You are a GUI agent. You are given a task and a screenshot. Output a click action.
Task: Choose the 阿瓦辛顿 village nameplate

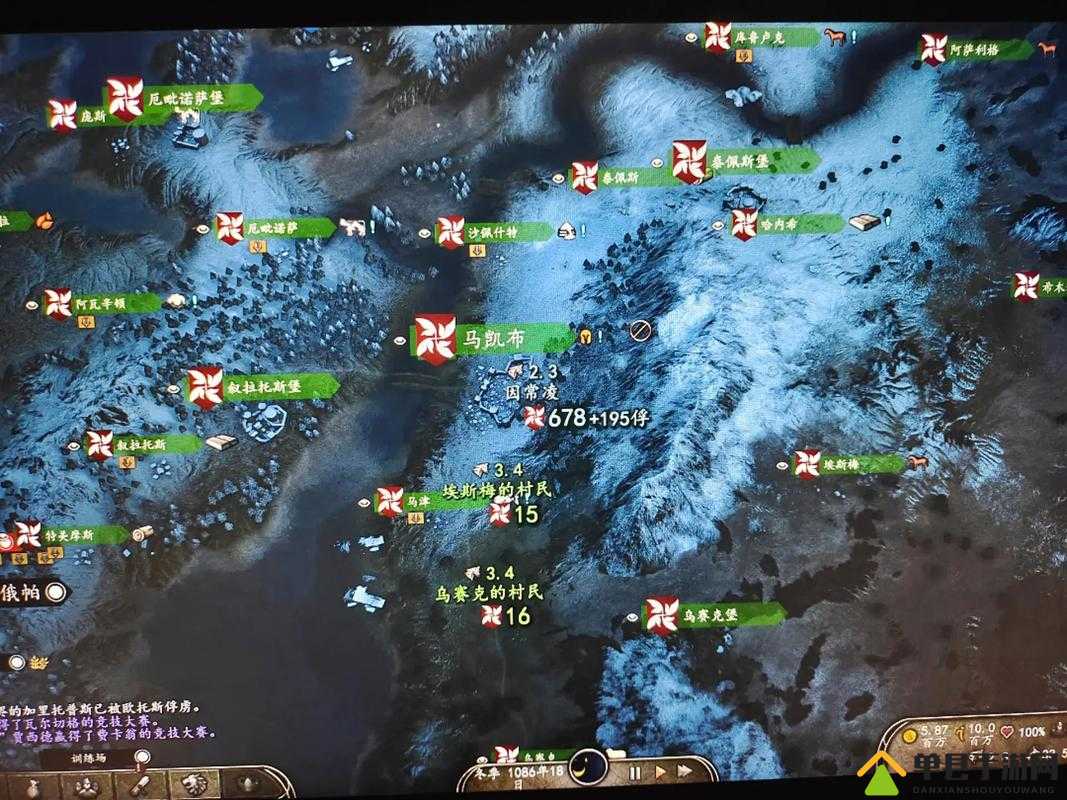(102, 302)
